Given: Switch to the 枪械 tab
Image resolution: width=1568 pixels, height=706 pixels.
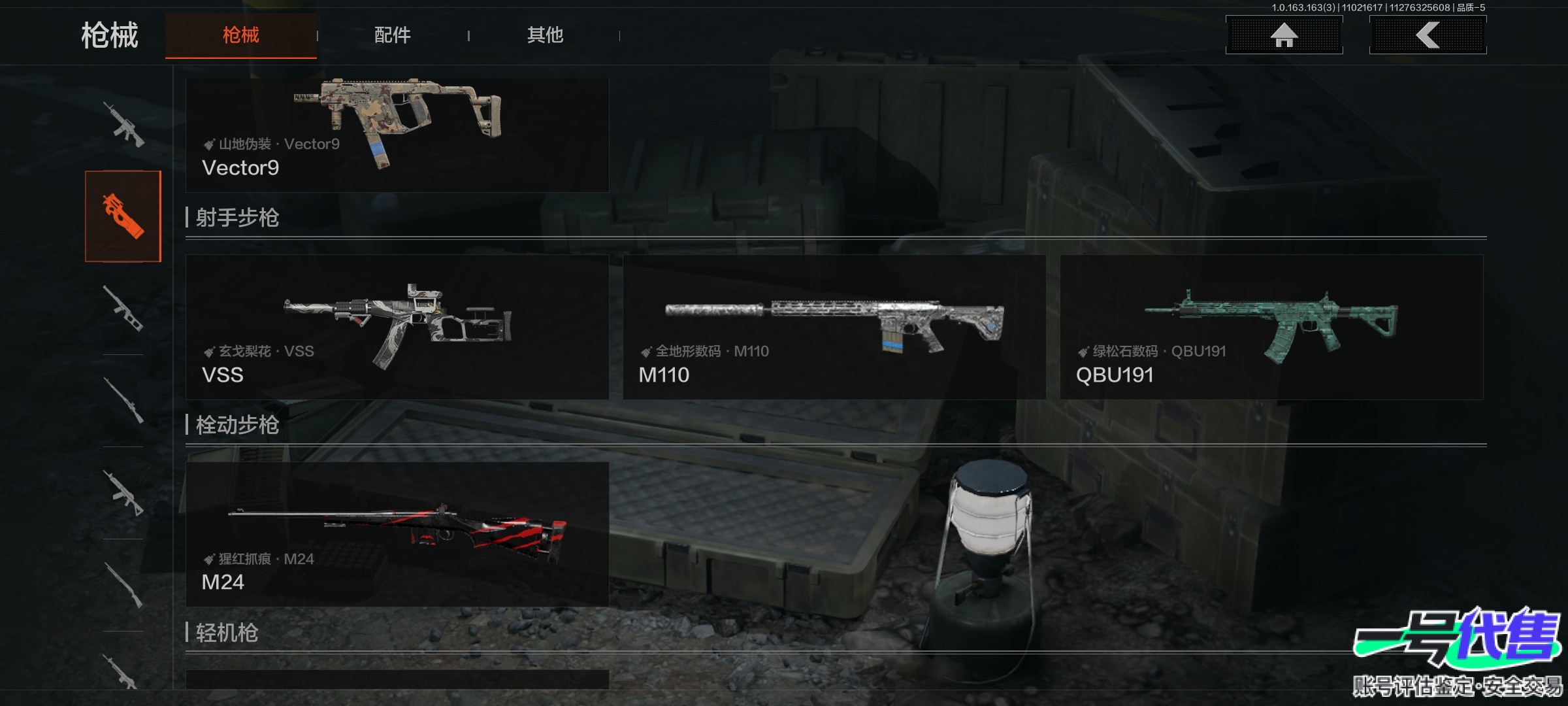Looking at the screenshot, I should click(240, 35).
